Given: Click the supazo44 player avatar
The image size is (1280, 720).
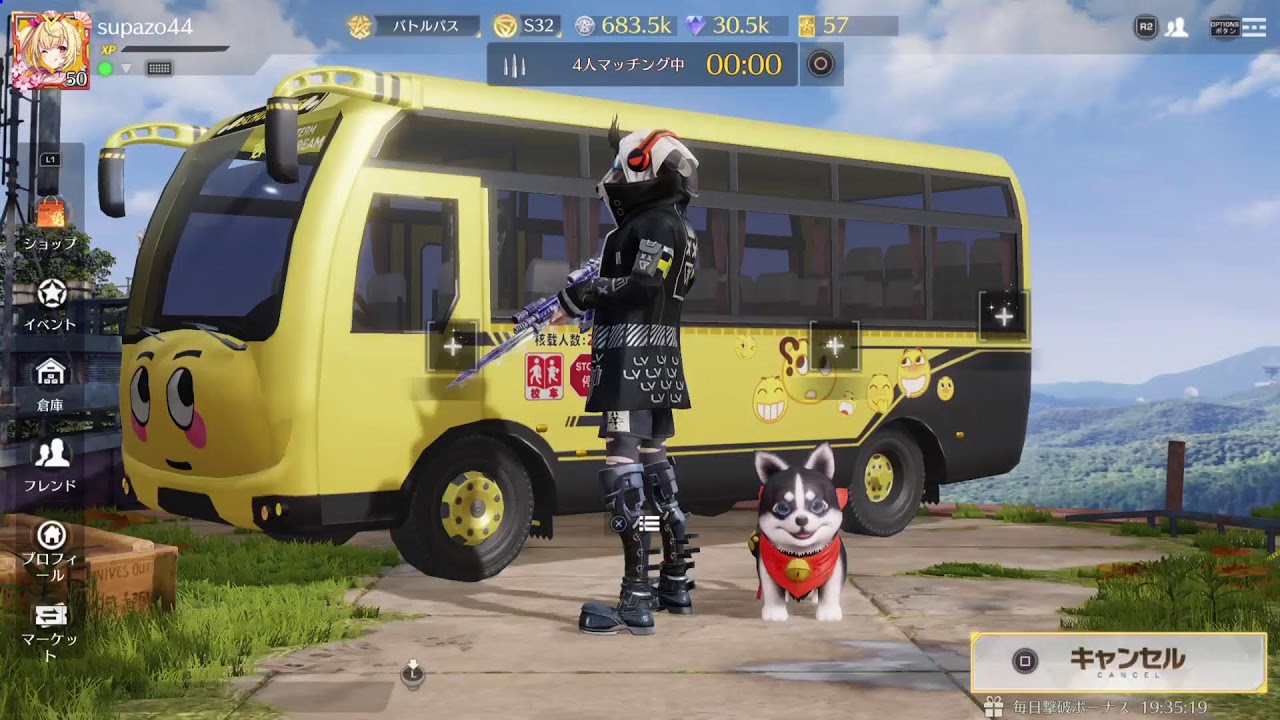Looking at the screenshot, I should [x=50, y=50].
